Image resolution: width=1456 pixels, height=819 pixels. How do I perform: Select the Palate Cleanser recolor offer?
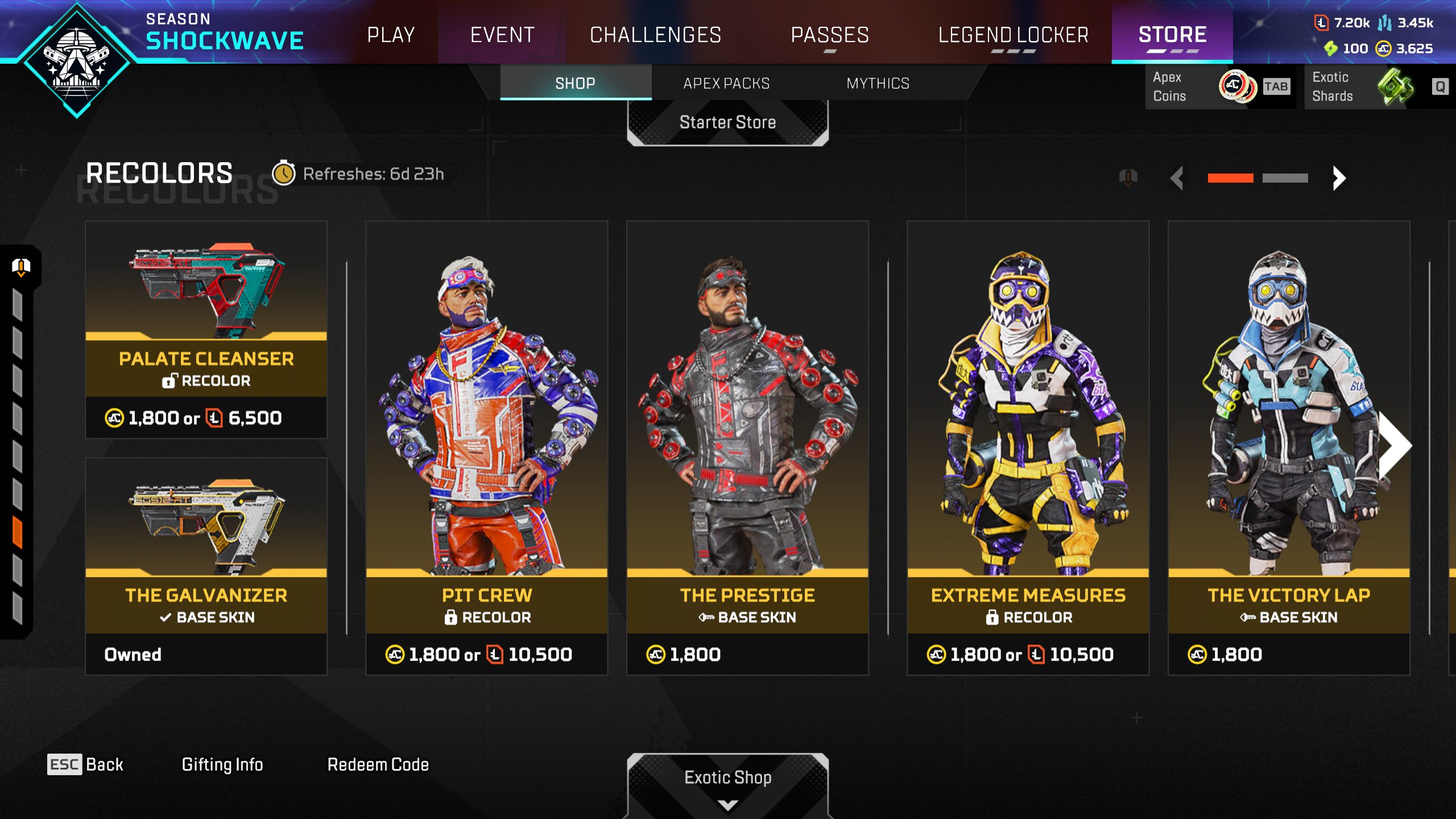(x=206, y=330)
